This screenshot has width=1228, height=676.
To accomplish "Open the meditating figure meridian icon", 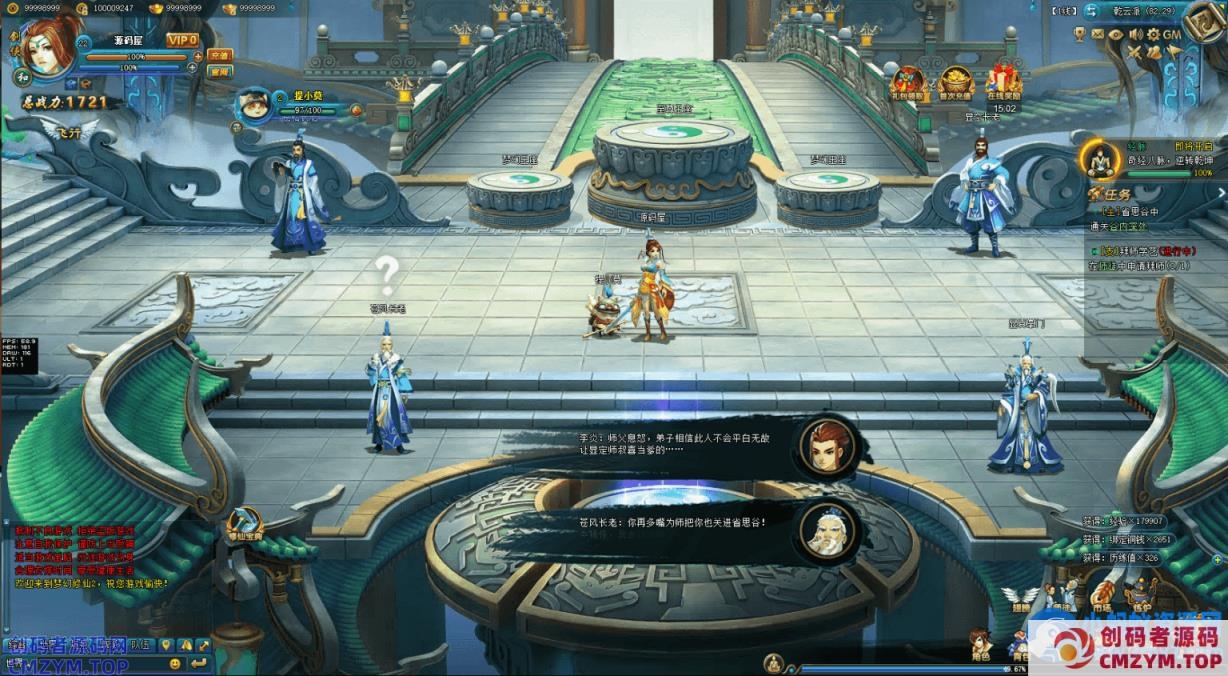I will [x=1101, y=159].
